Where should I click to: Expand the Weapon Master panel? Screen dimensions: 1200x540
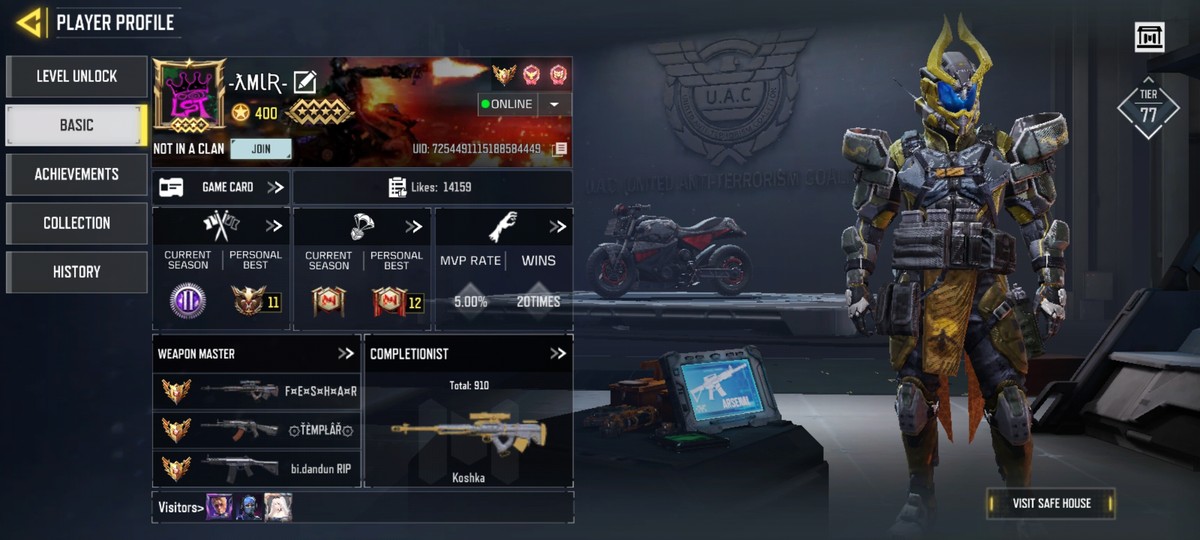point(346,353)
